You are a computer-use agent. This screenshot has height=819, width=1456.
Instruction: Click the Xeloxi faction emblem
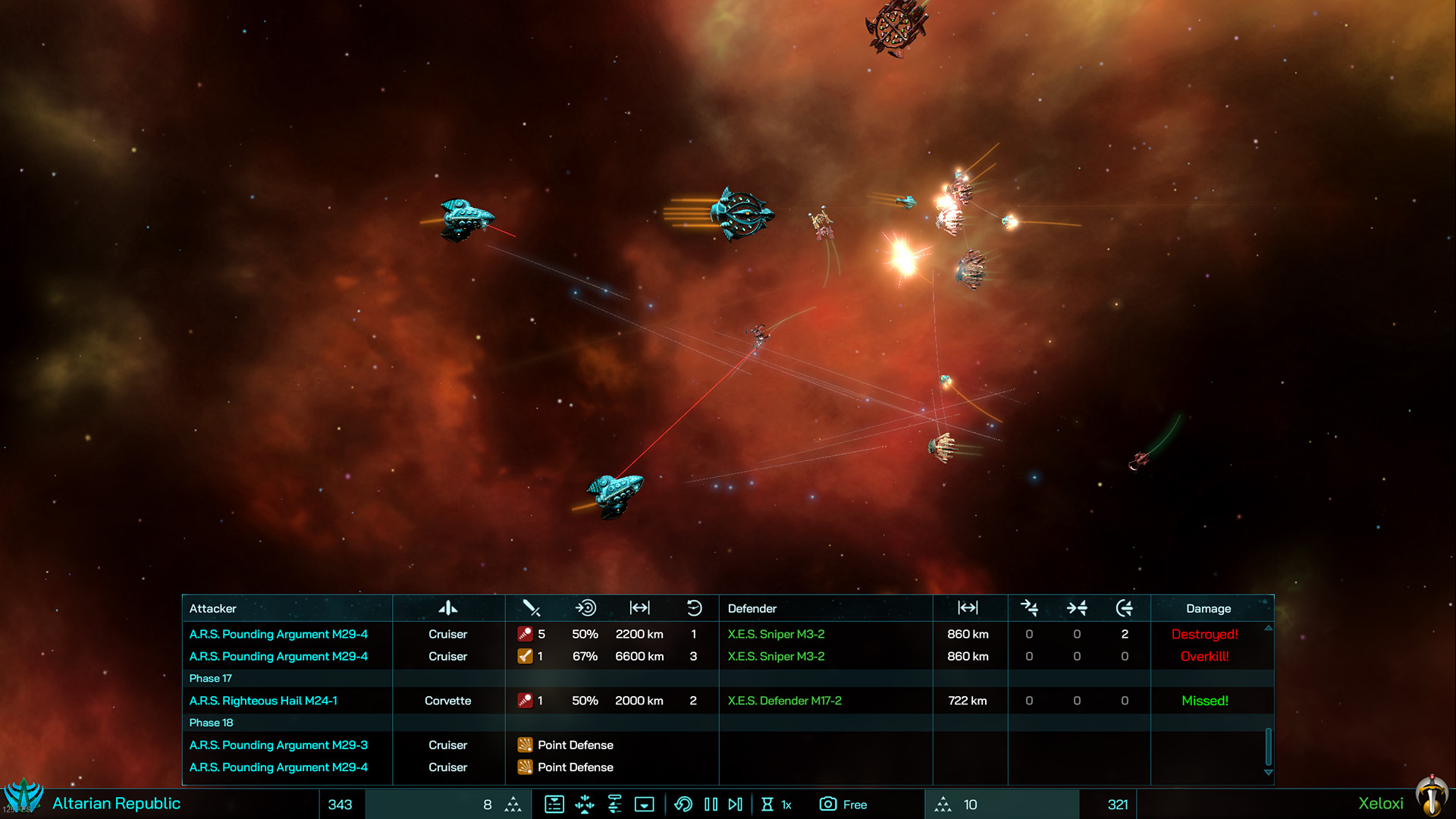coord(1431,796)
